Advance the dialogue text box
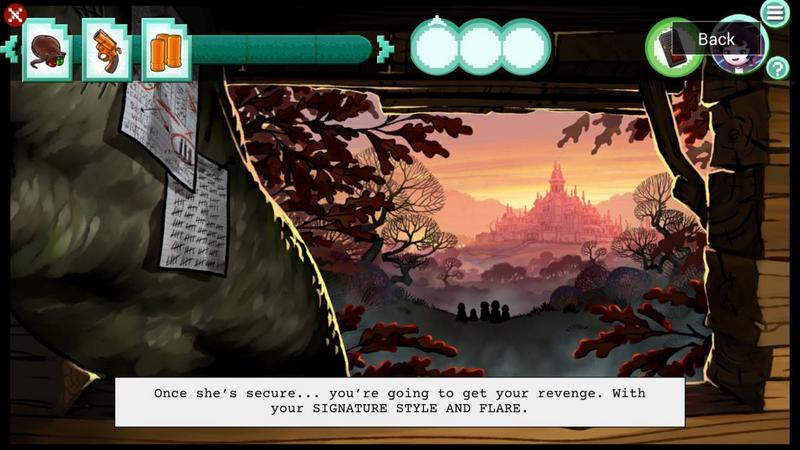Viewport: 800px width, 450px height. click(400, 401)
